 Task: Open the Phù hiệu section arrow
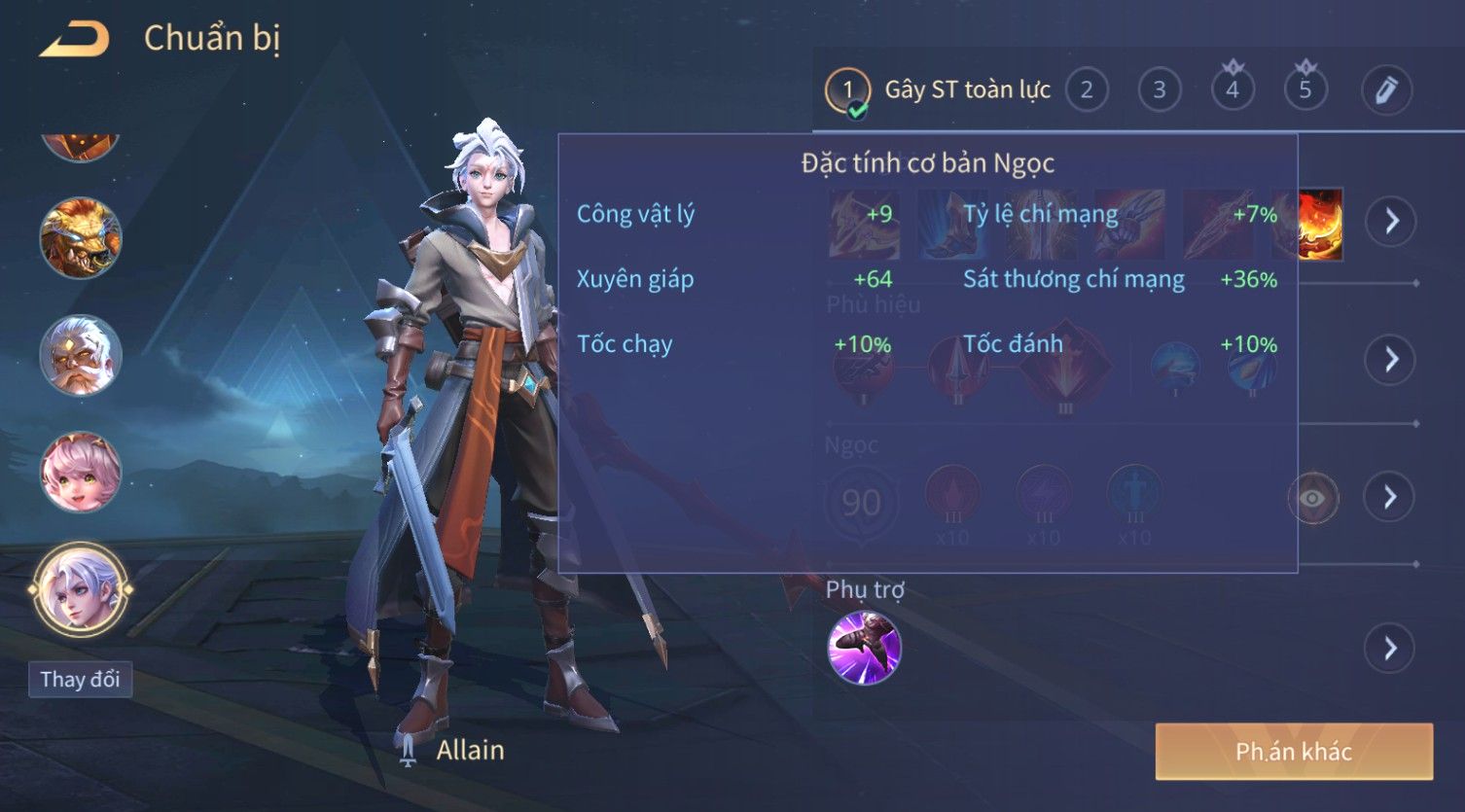click(x=1390, y=360)
